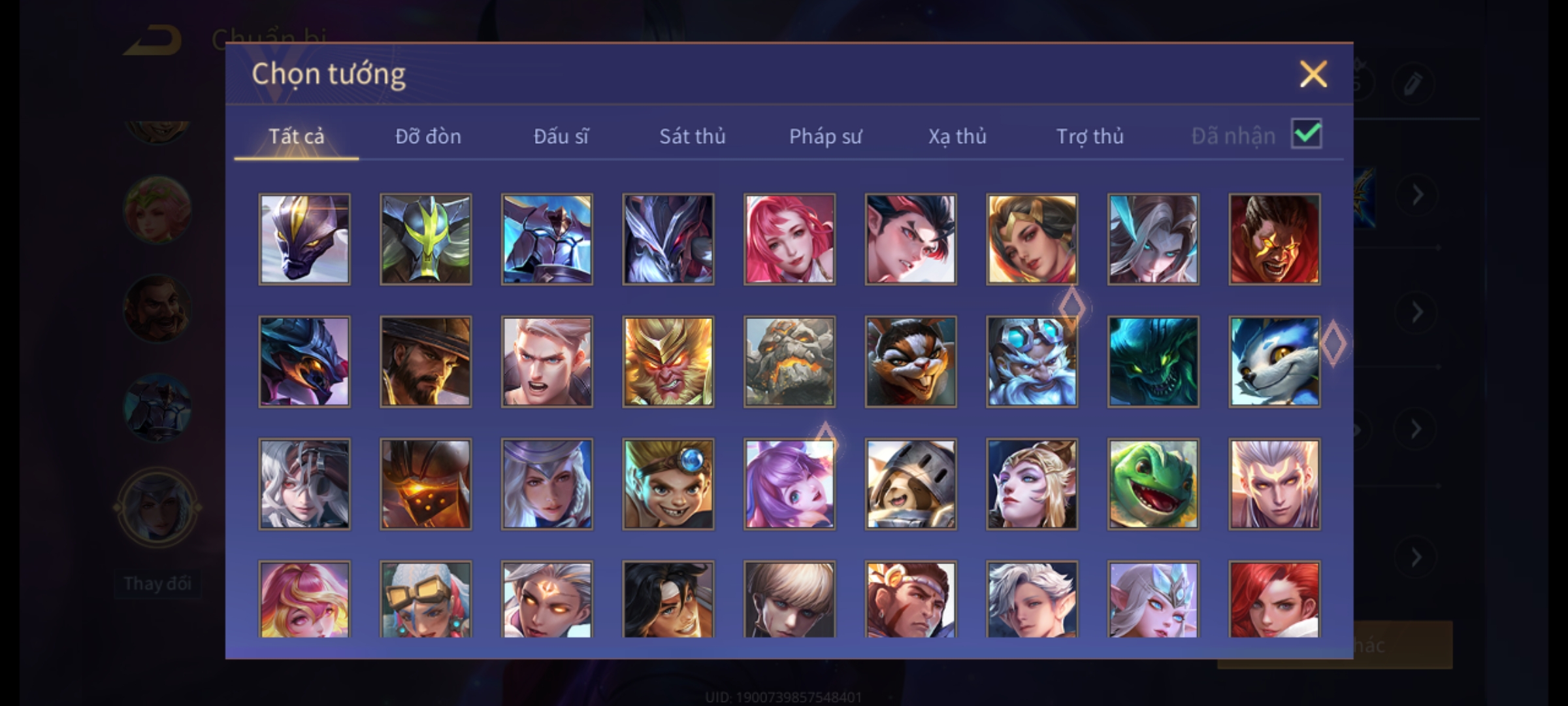Toggle the Đã nhận checkbox
Screen dimensions: 1568x706
point(1307,134)
